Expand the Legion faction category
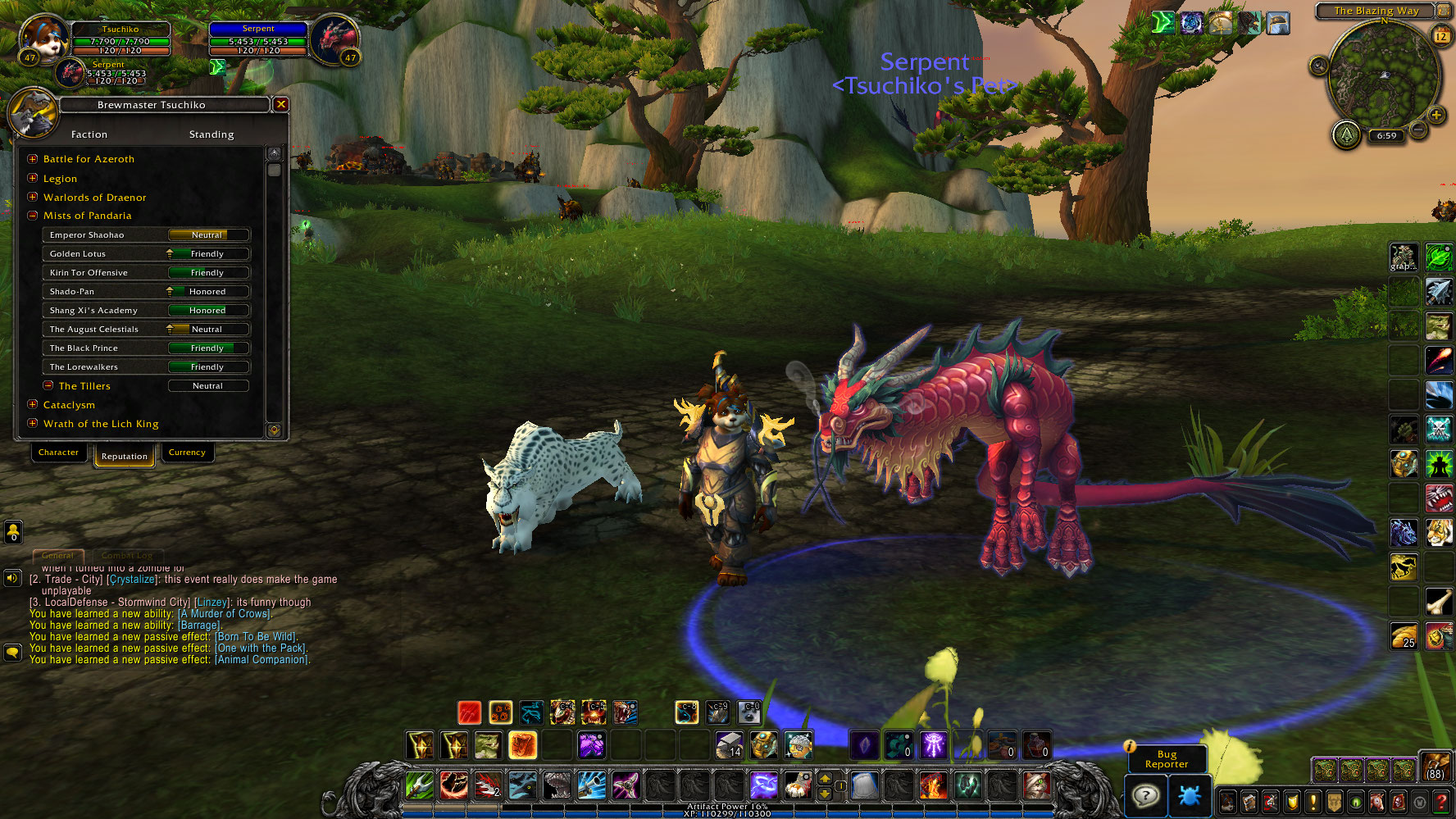The image size is (1456, 819). click(33, 178)
